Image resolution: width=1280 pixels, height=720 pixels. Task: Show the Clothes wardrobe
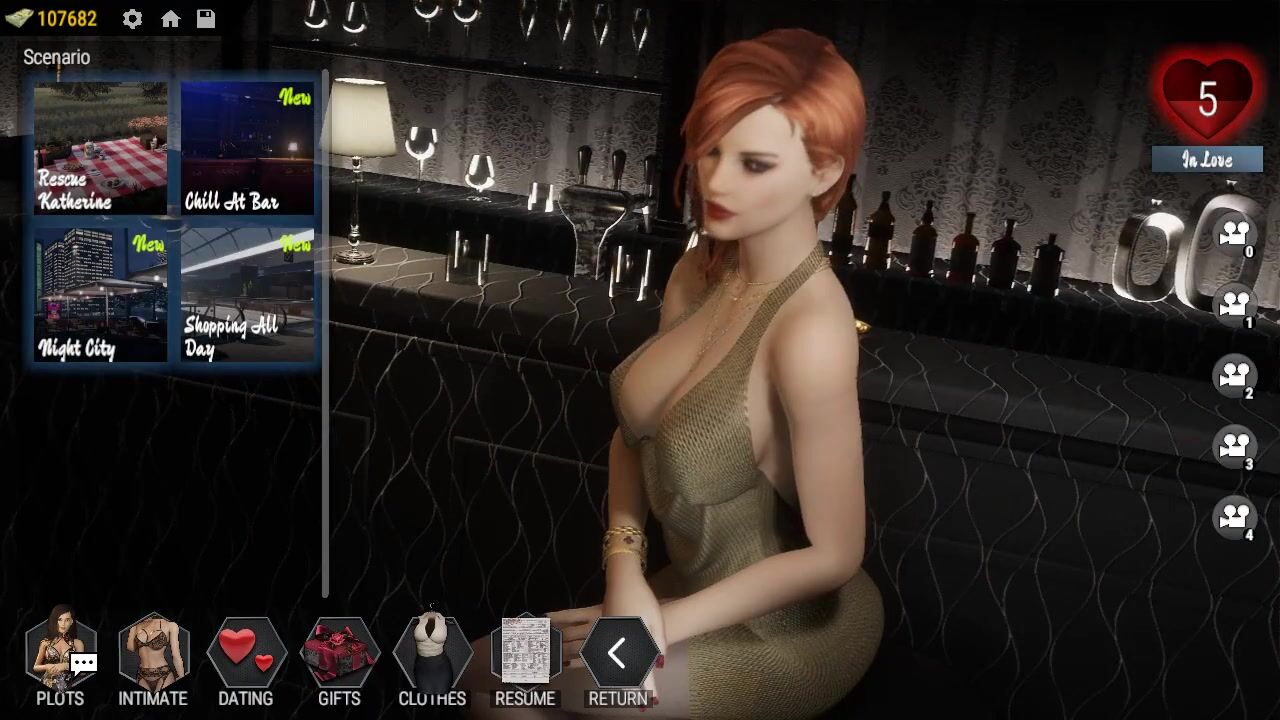tap(432, 660)
